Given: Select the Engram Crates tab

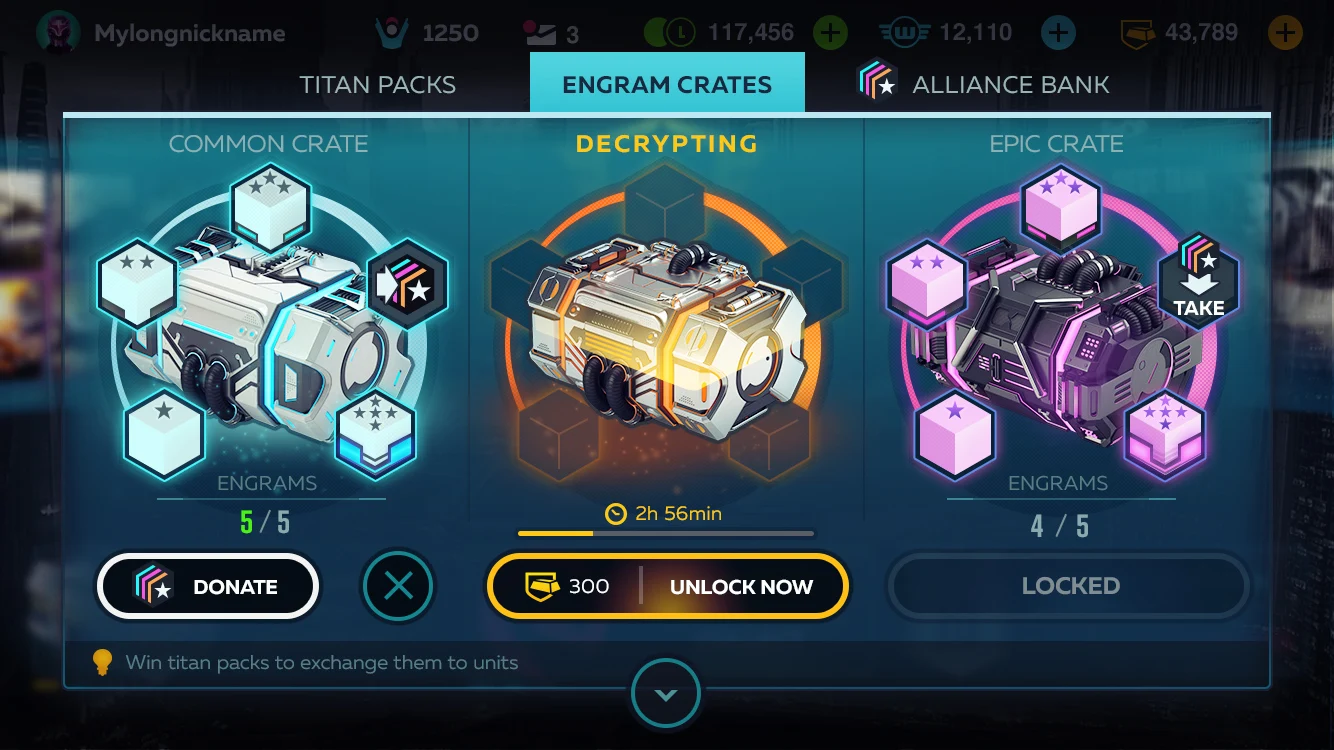Looking at the screenshot, I should tap(667, 85).
